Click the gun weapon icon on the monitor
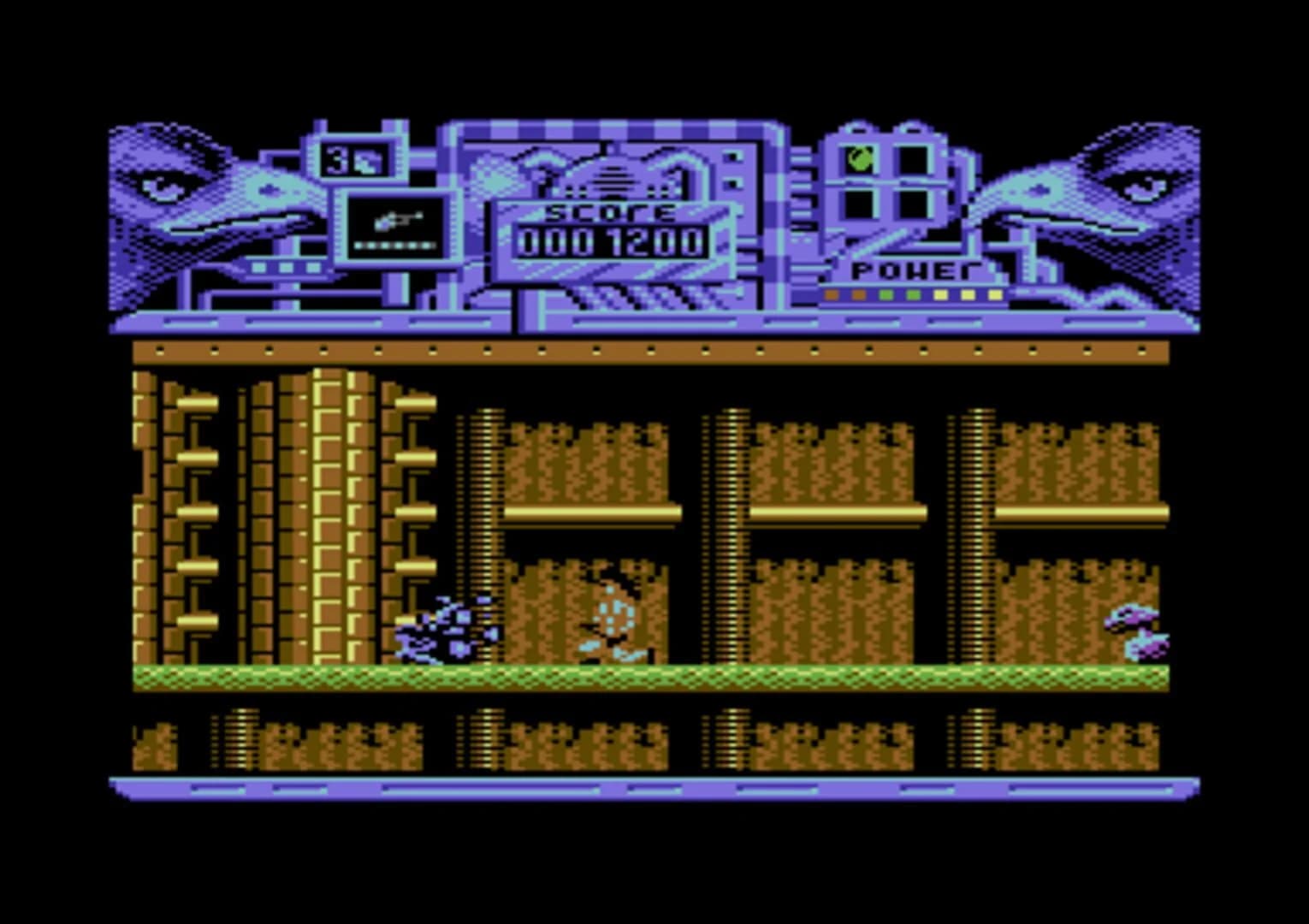The width and height of the screenshot is (1309, 924). point(399,219)
